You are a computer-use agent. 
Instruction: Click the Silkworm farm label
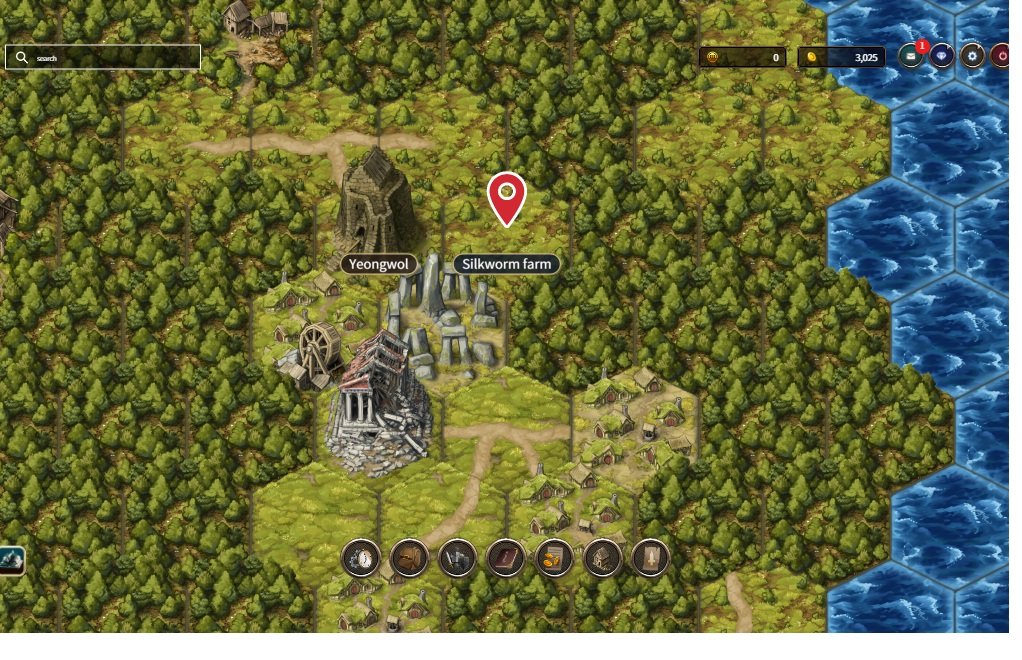tap(506, 264)
